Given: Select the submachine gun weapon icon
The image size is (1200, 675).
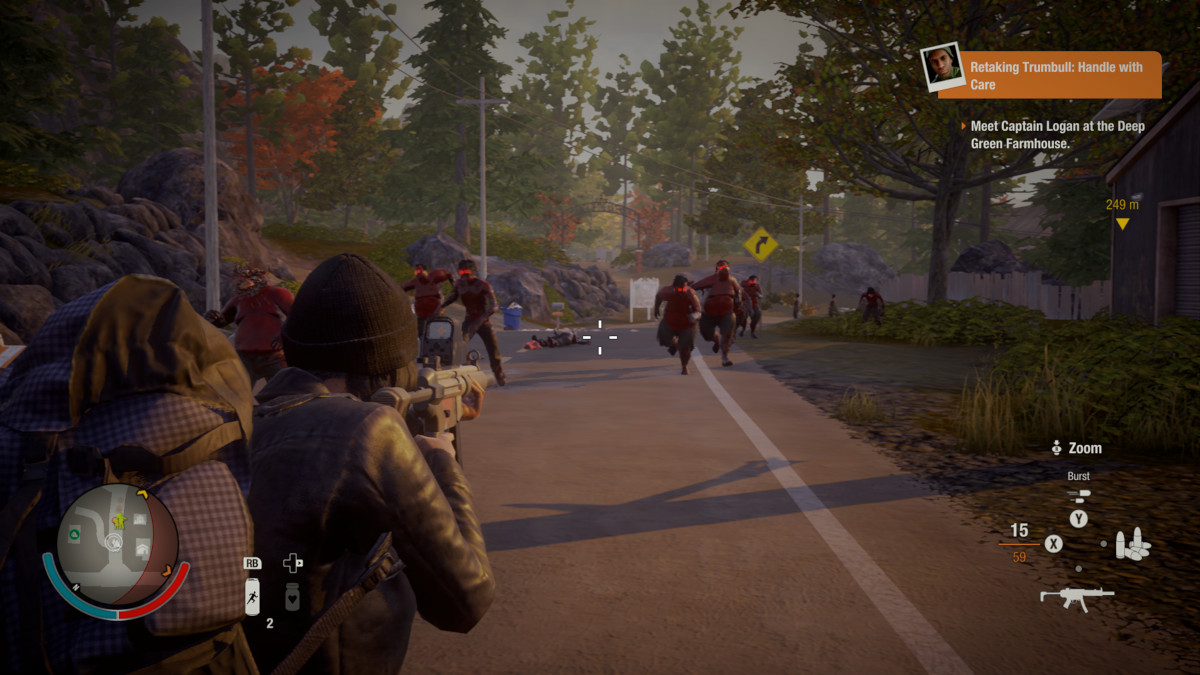Looking at the screenshot, I should [1076, 597].
